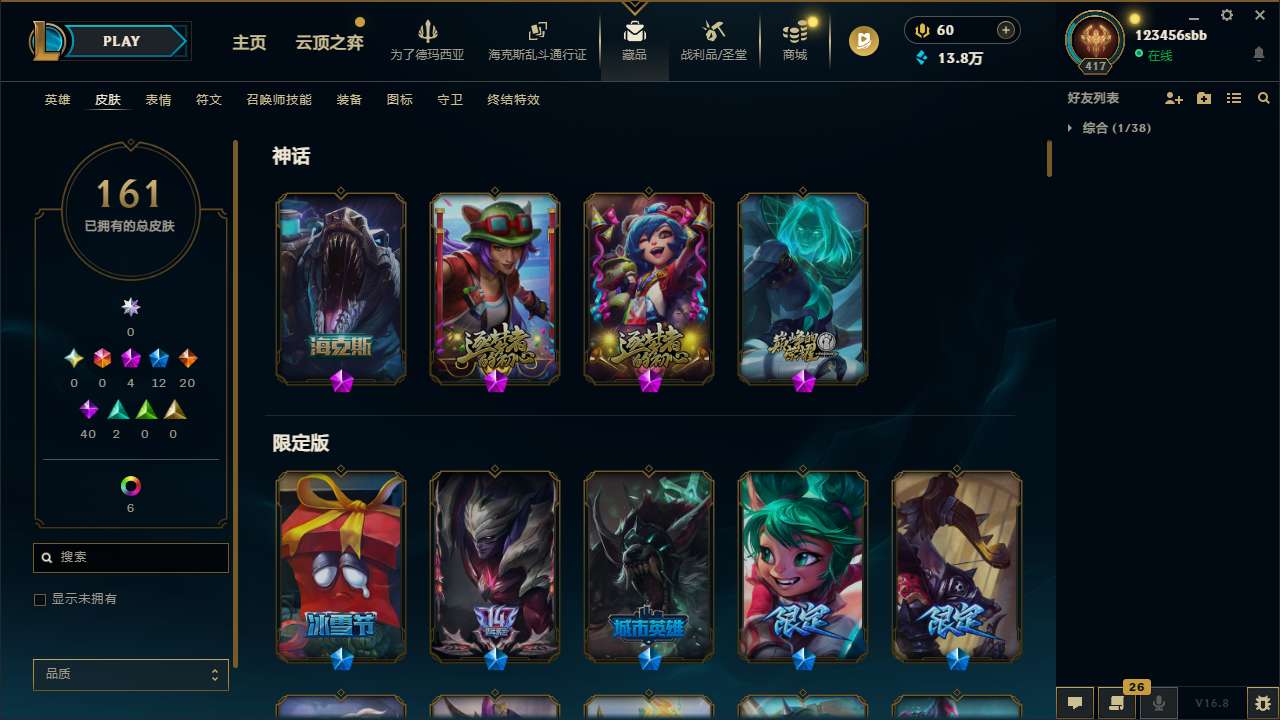This screenshot has height=720, width=1280.
Task: Open the 品质 quality dropdown
Action: click(130, 674)
